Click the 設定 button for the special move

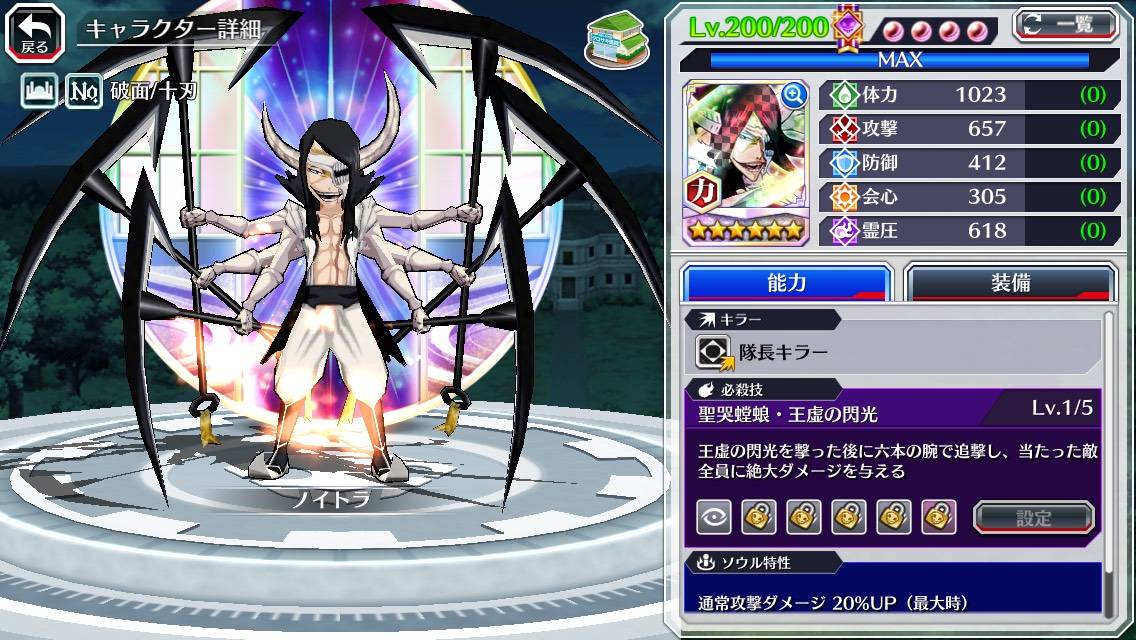pyautogui.click(x=1033, y=517)
